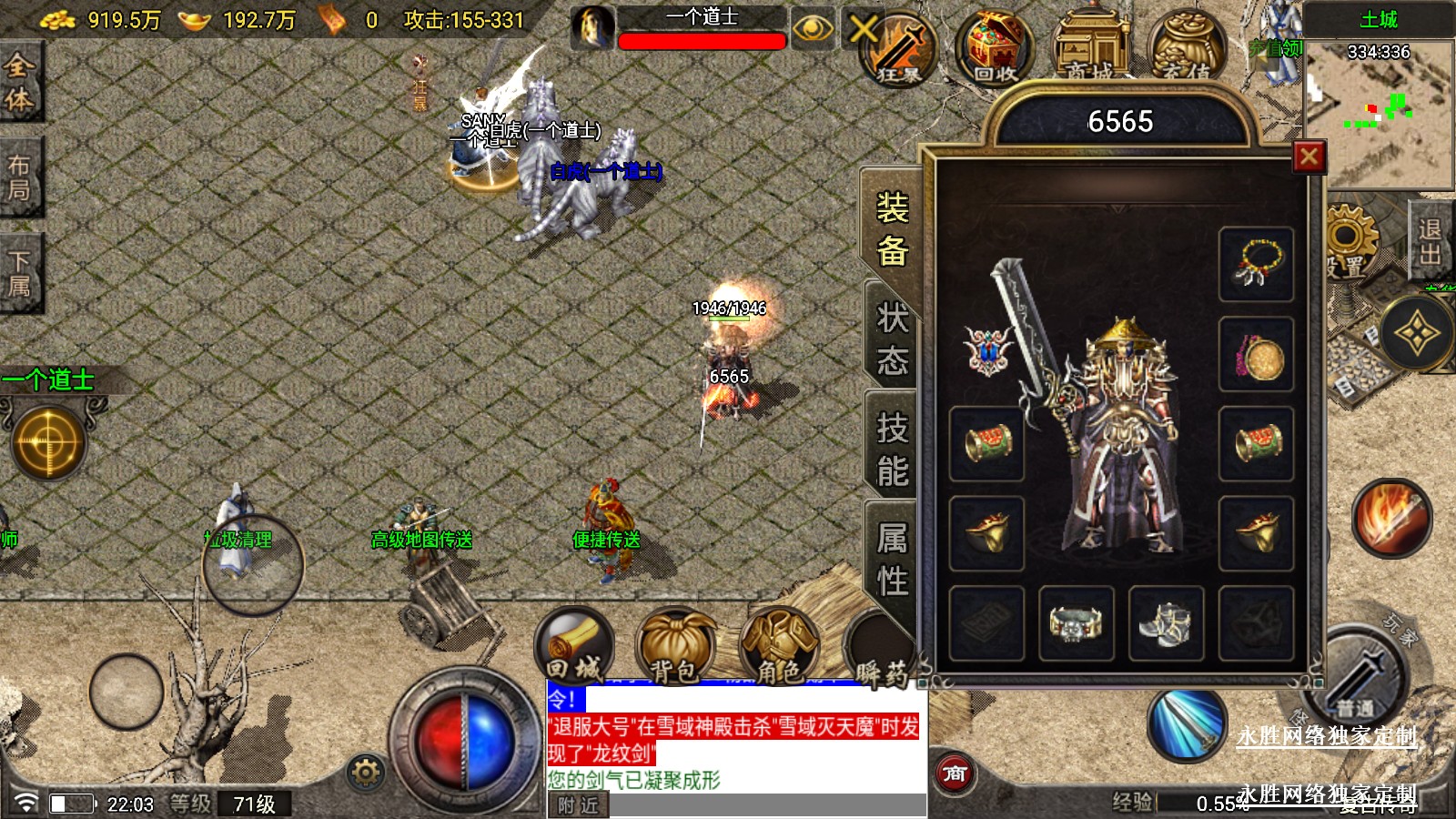Viewport: 1456px width, 819px height.
Task: Toggle the golden crosshair auto-target button
Action: (x=48, y=443)
